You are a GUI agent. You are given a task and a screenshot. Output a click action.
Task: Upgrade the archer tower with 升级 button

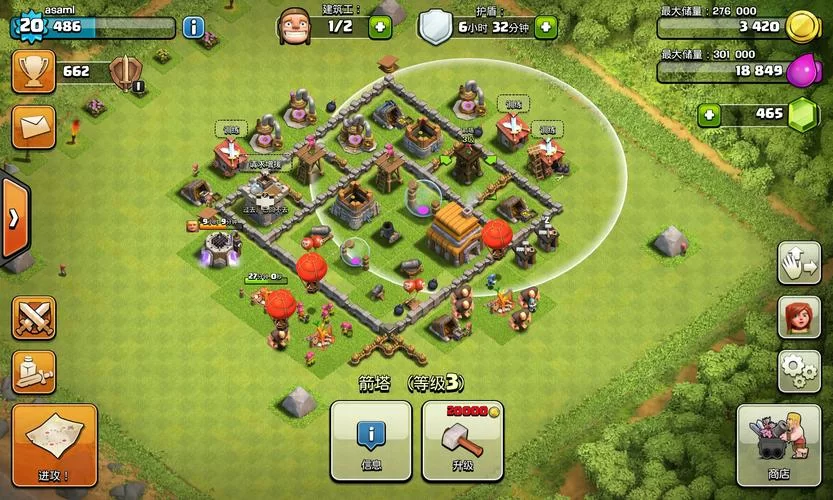tap(462, 441)
